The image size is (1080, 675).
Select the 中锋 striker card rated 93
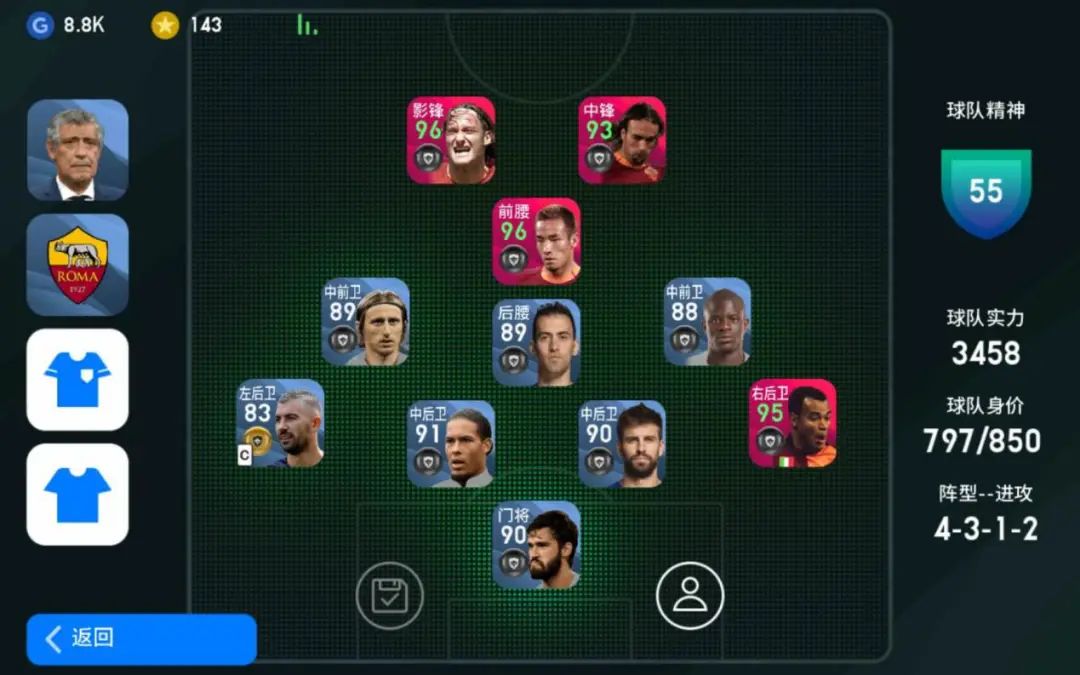point(622,140)
